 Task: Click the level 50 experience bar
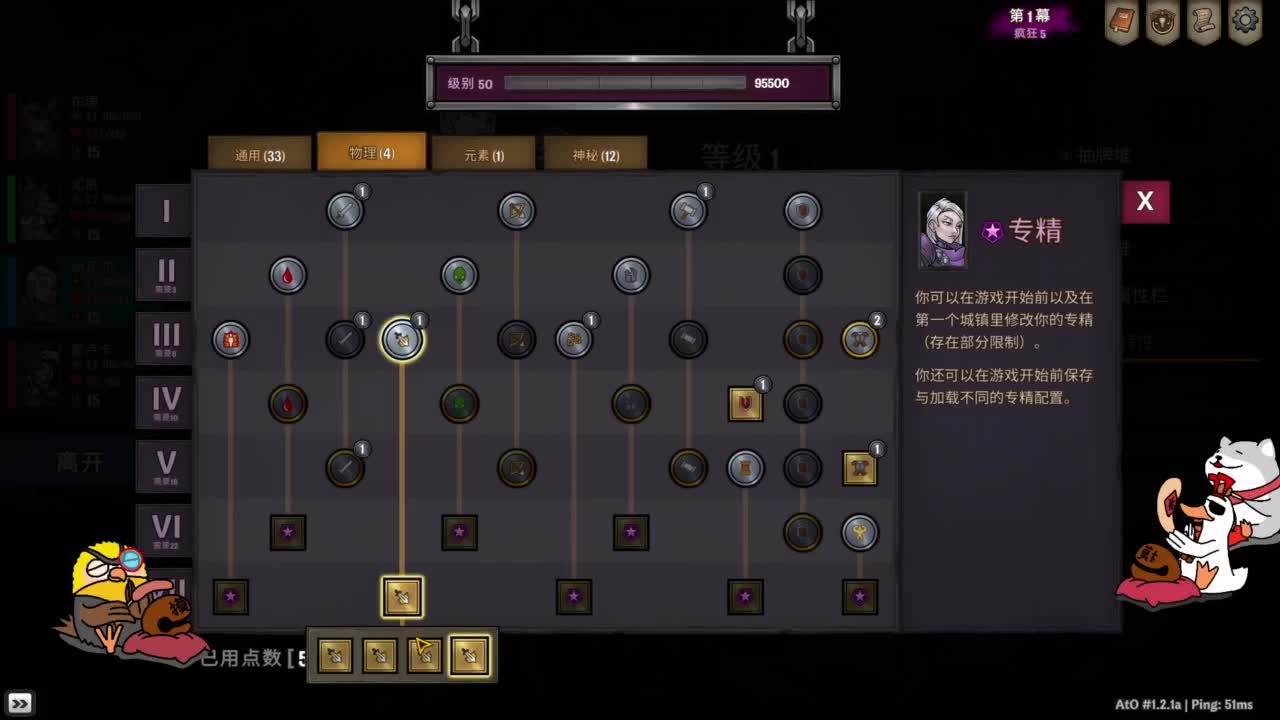(630, 83)
